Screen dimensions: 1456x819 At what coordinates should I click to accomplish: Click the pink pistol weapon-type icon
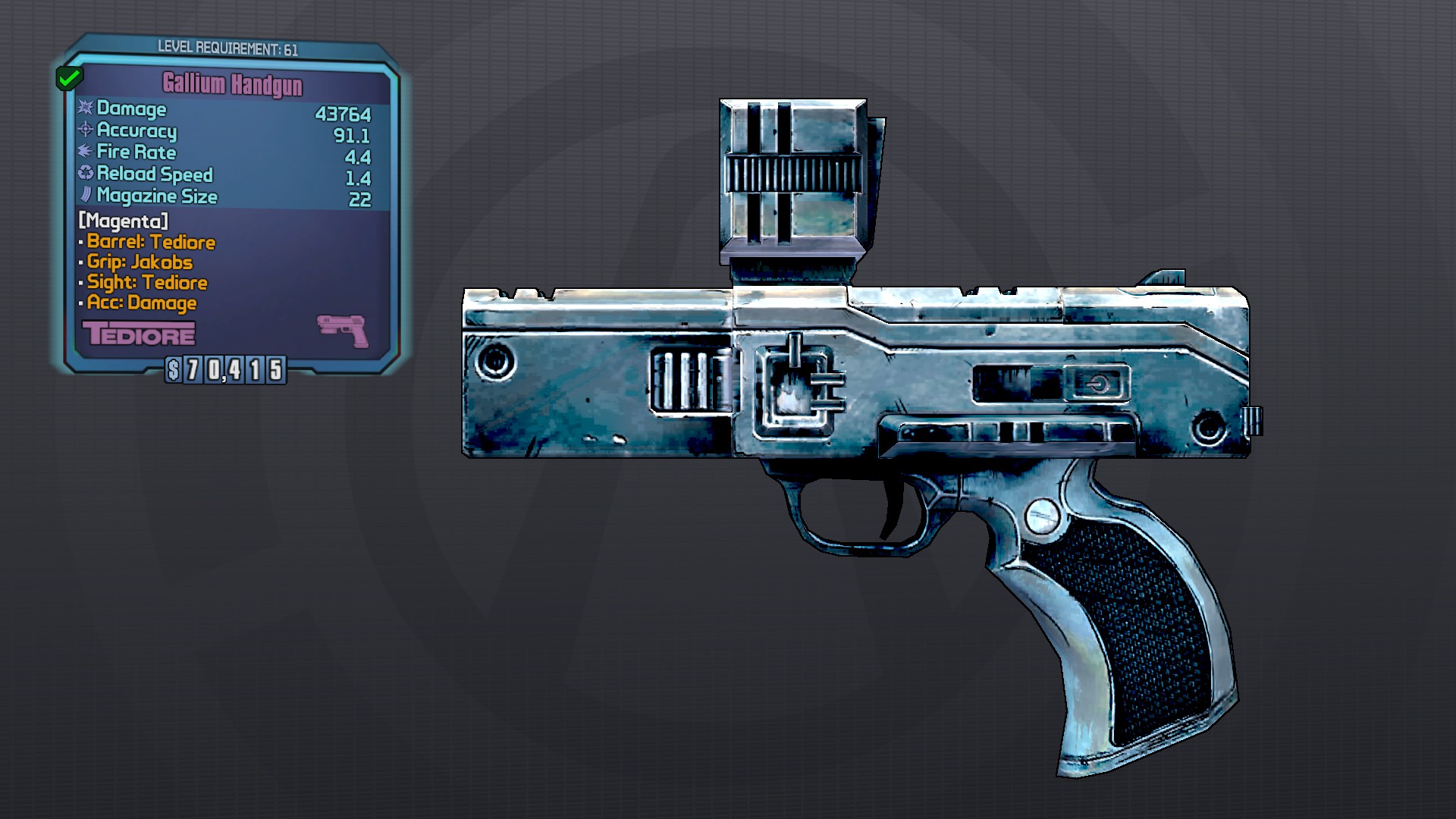pos(343,331)
